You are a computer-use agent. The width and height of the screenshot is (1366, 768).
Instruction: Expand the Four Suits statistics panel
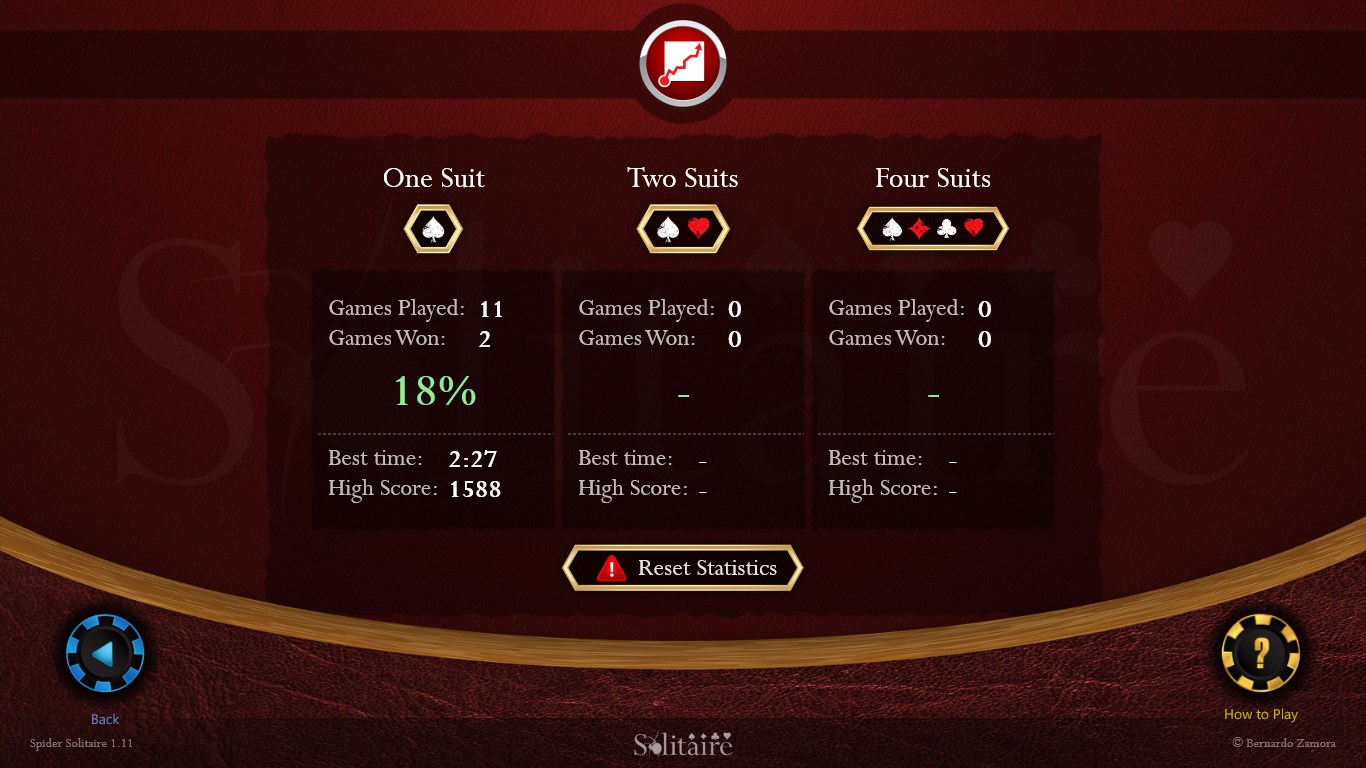click(x=932, y=400)
